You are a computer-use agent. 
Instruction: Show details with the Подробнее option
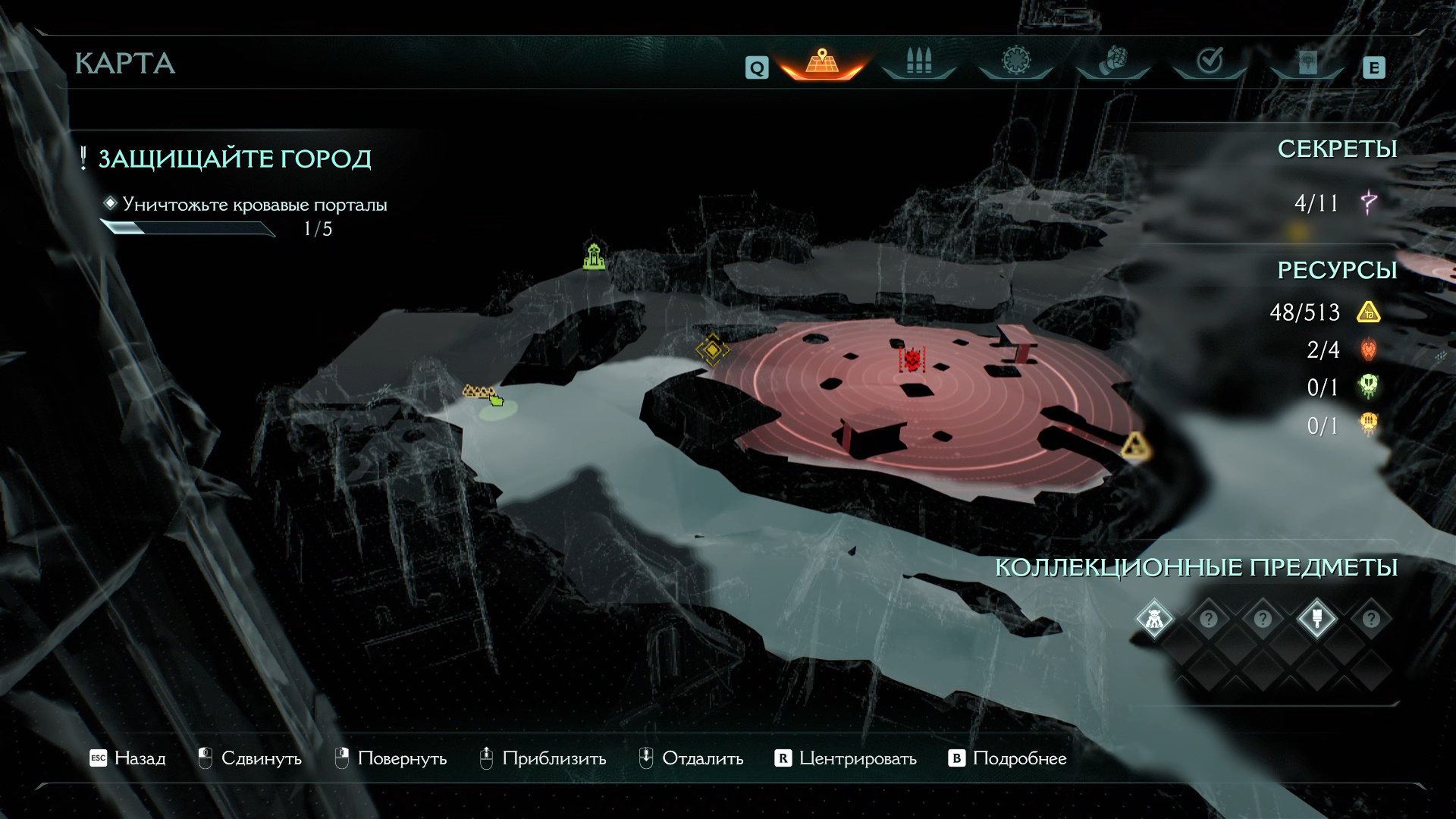[x=1008, y=758]
